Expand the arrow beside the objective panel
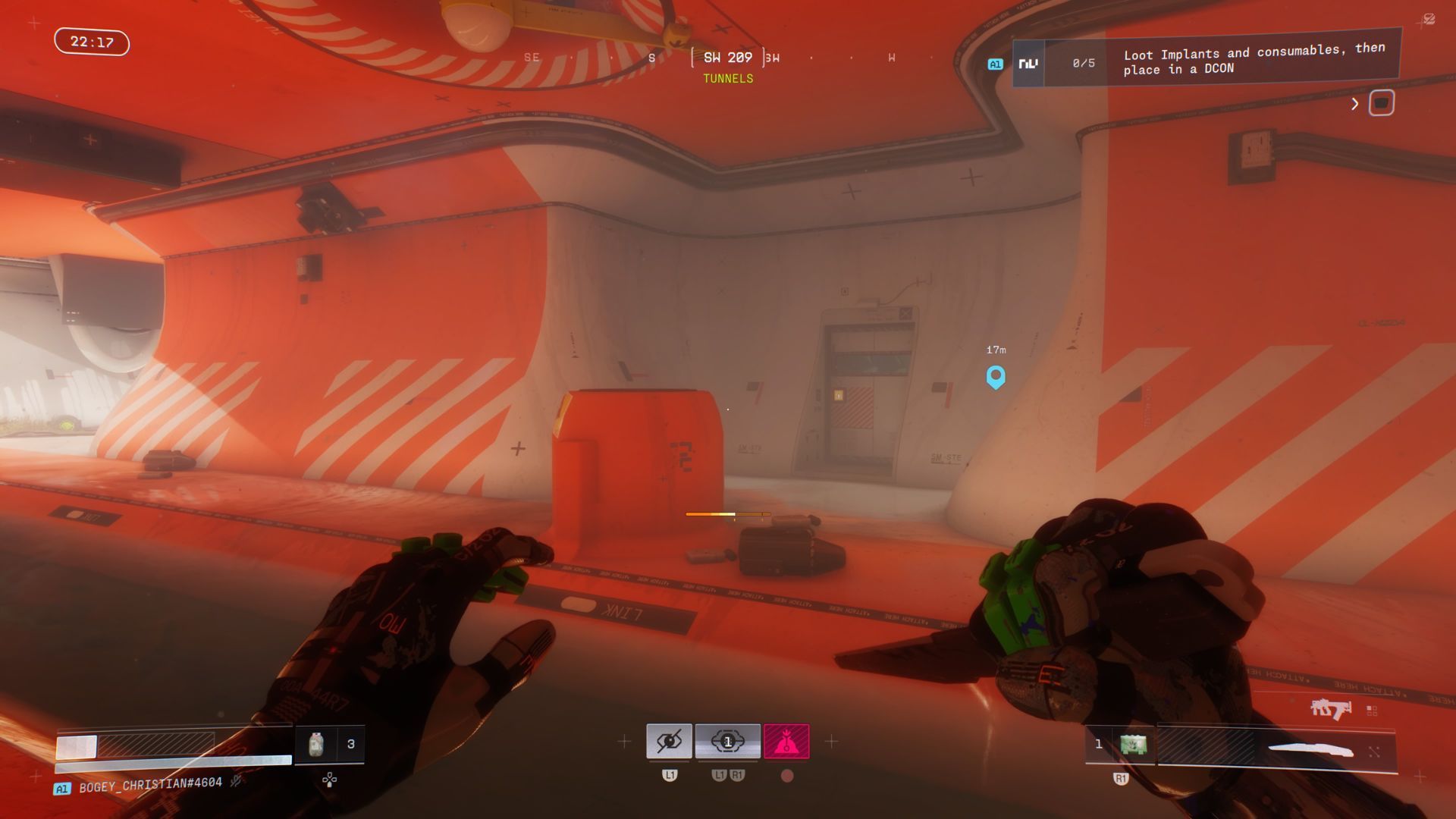 coord(1354,104)
